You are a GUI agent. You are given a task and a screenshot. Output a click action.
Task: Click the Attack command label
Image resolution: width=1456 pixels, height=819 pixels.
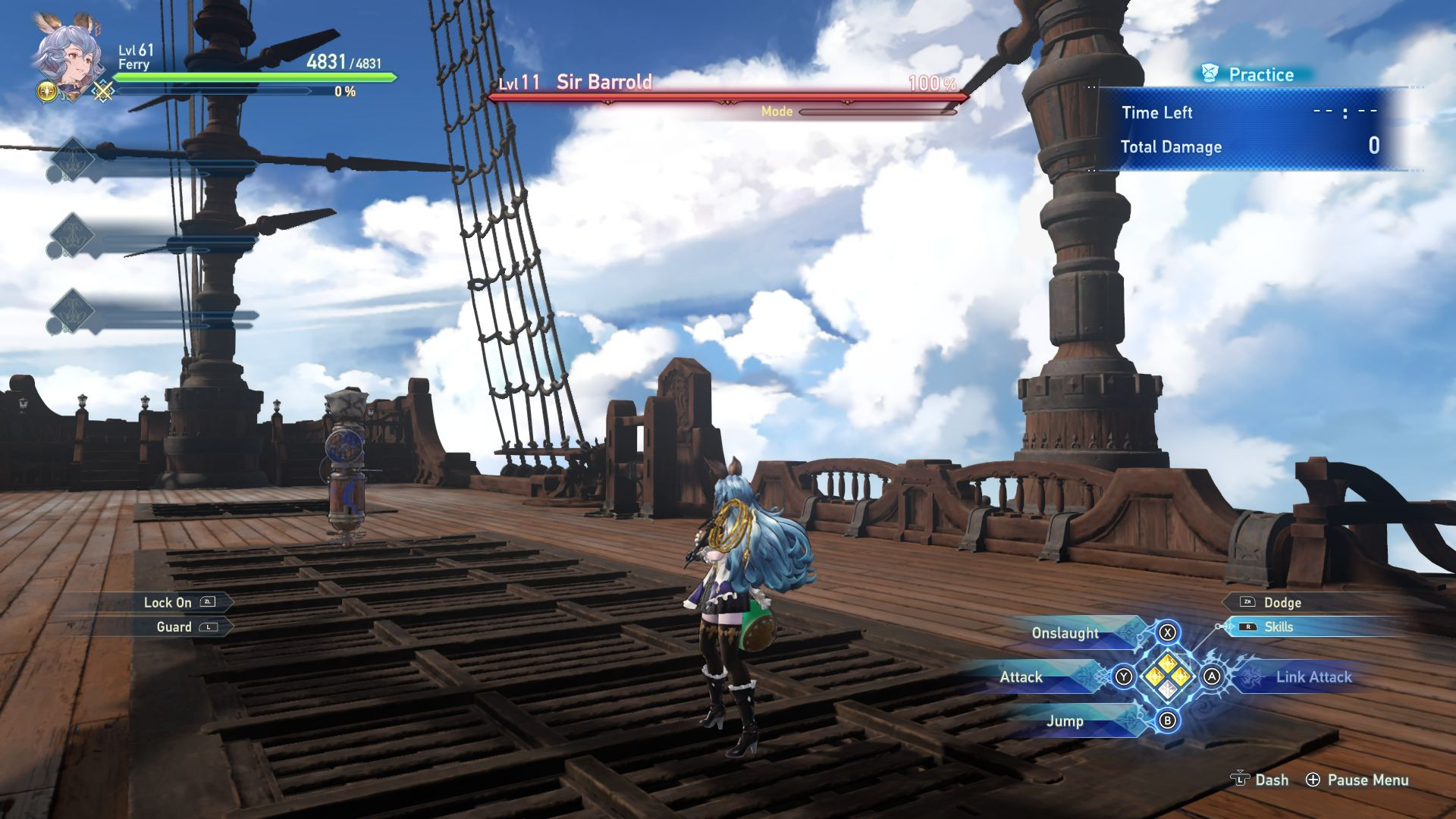click(x=1020, y=677)
